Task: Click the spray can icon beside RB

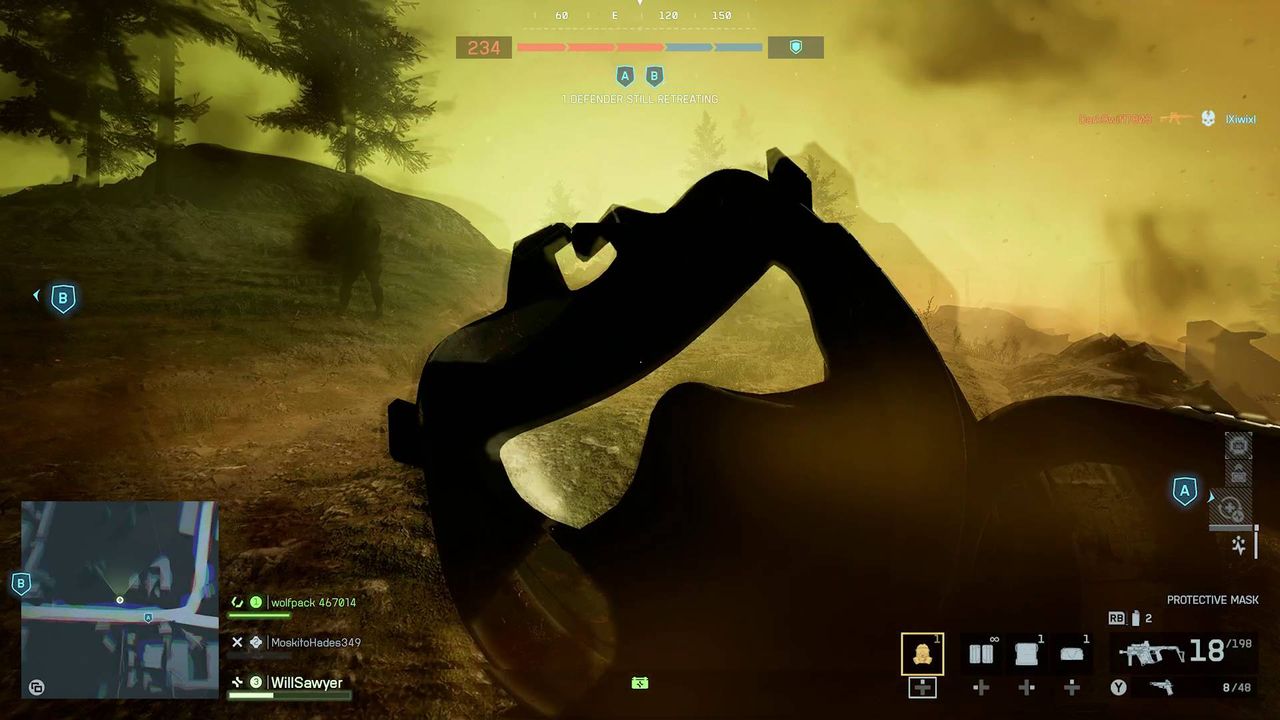Action: [x=1136, y=618]
